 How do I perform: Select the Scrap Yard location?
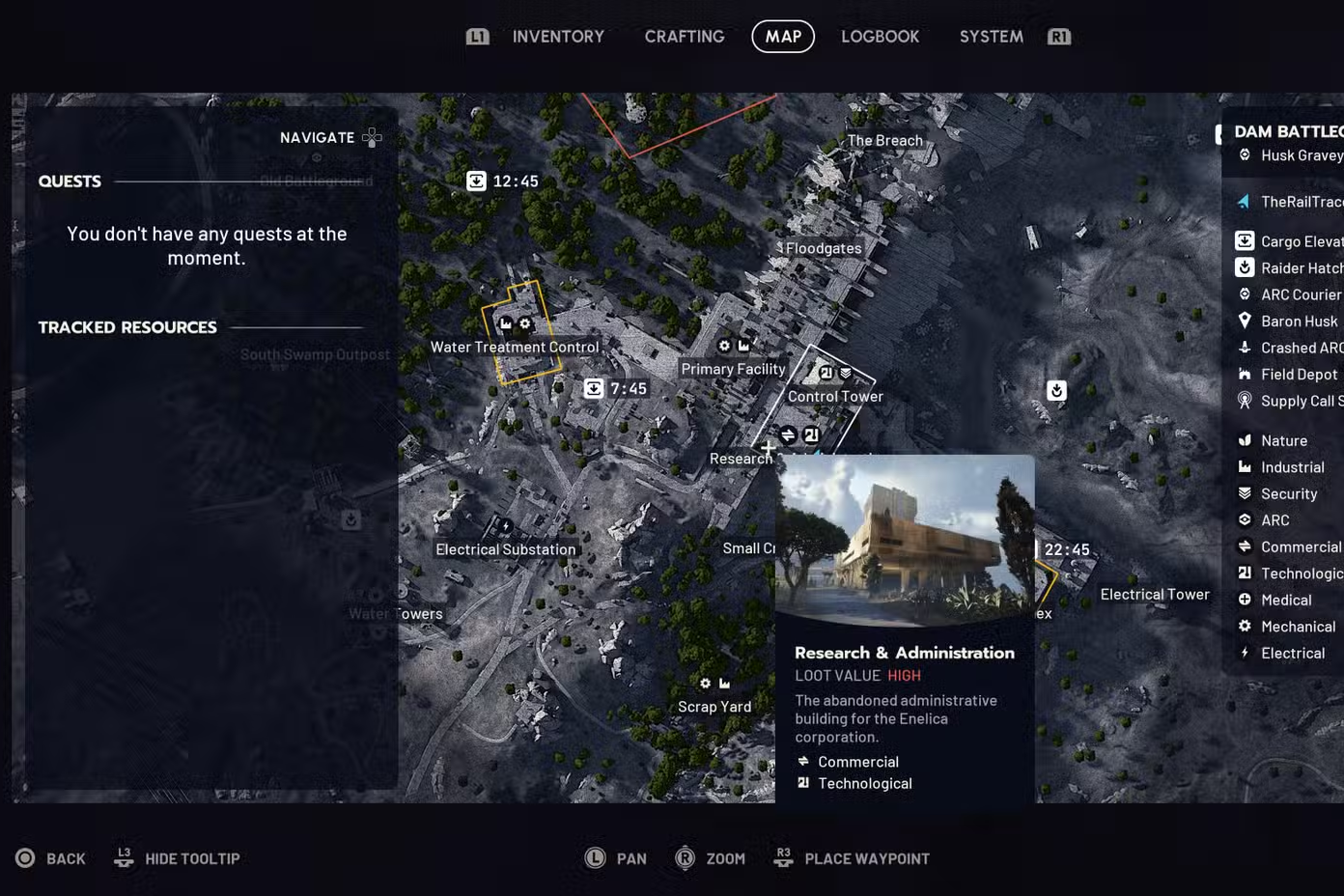click(x=714, y=707)
